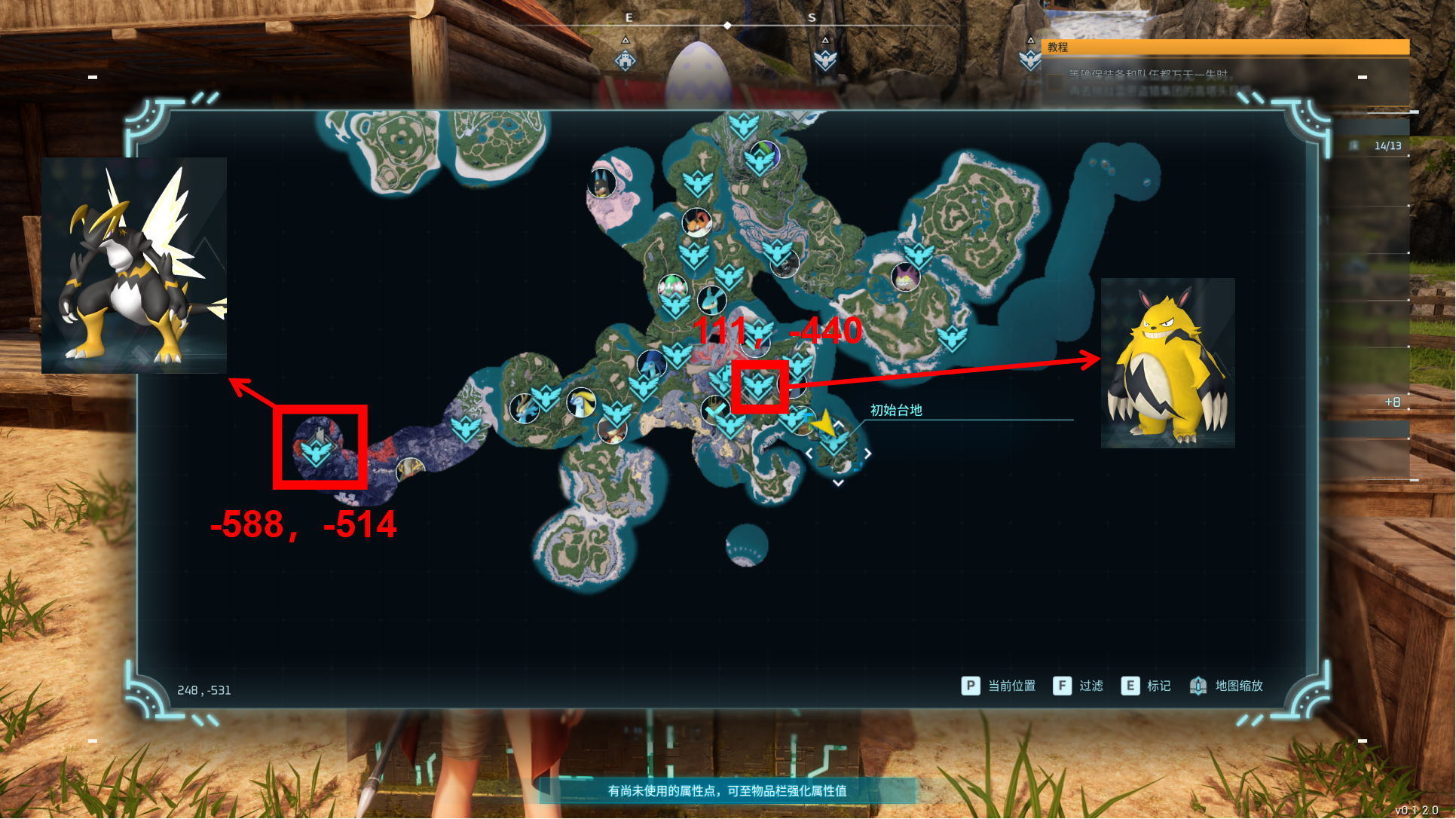The image size is (1456, 819).
Task: Select the light-blue dinosaur boss icon
Action: click(711, 300)
